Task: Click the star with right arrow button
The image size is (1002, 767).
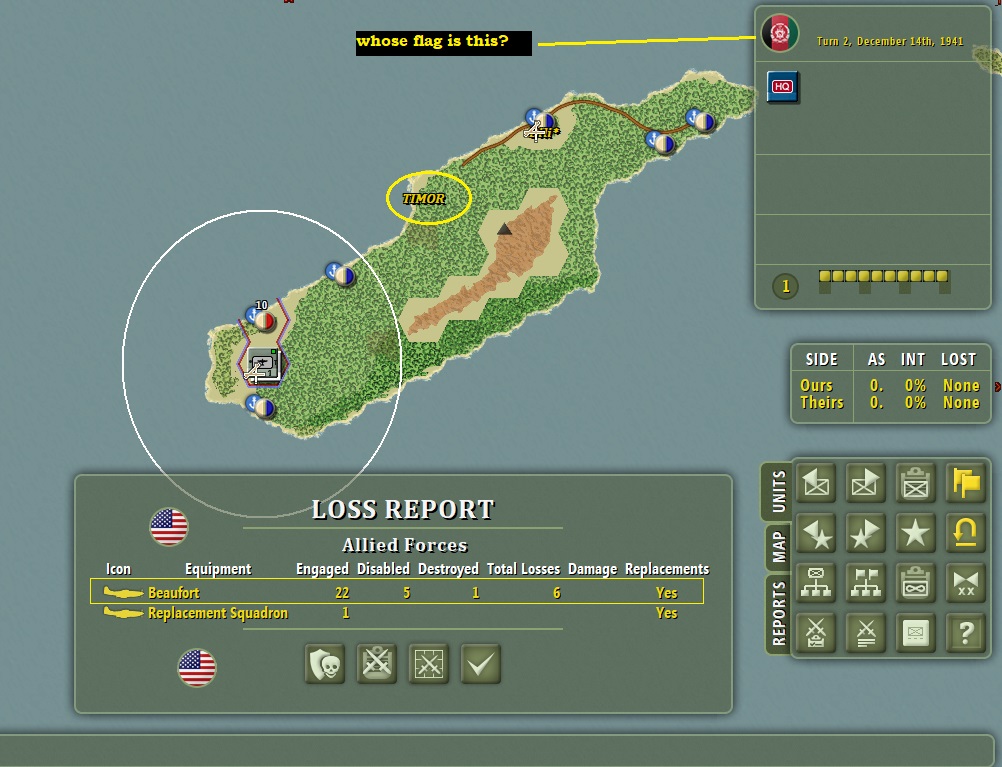Action: click(x=865, y=533)
